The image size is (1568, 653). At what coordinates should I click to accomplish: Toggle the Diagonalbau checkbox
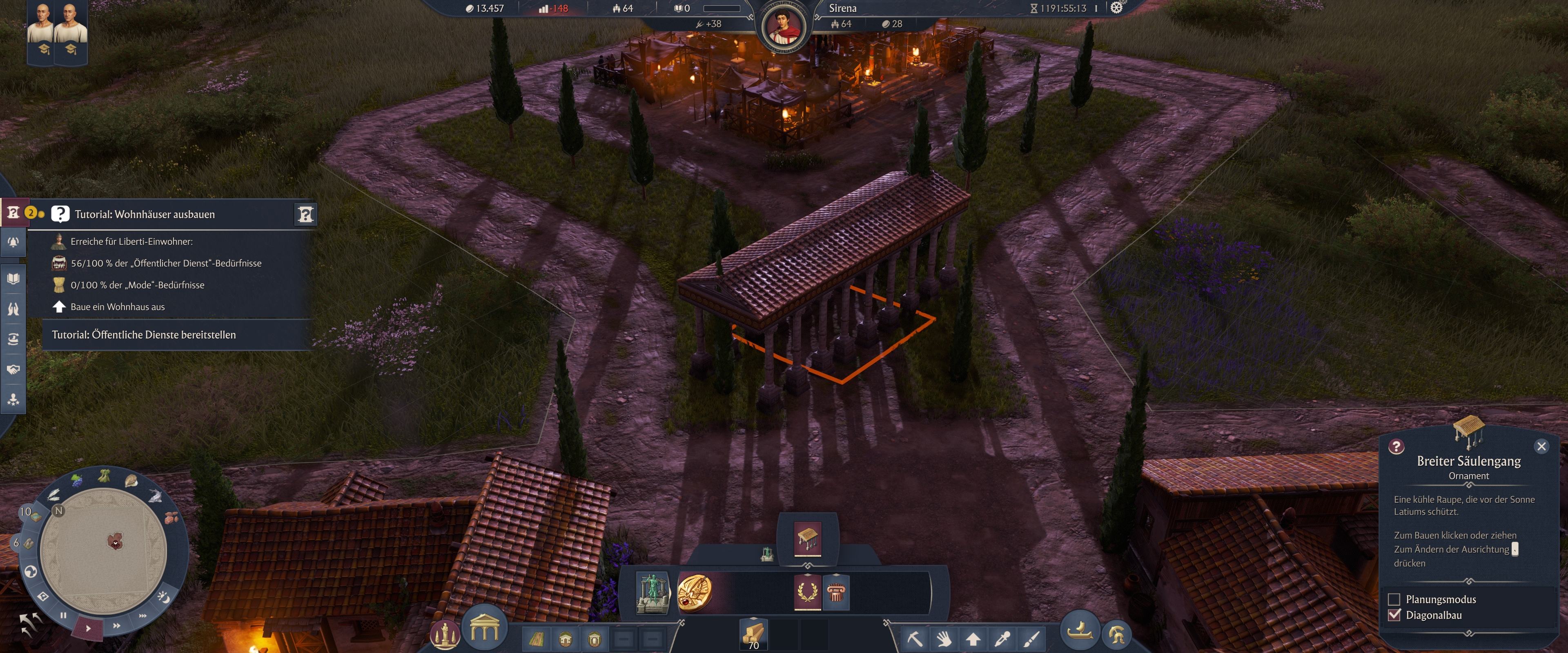click(x=1394, y=615)
